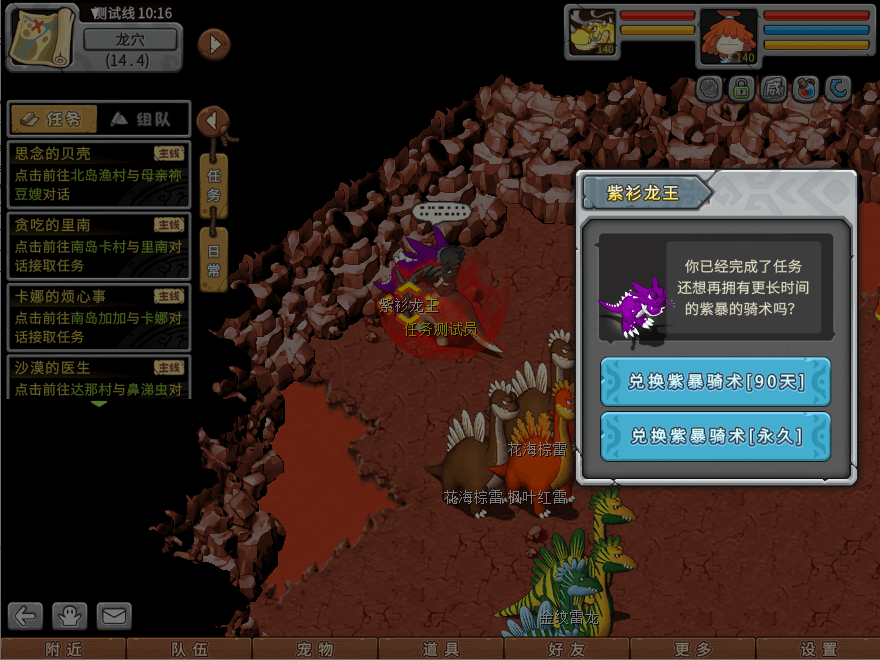The width and height of the screenshot is (880, 660).
Task: Open the 设置 settings menu
Action: click(x=818, y=649)
